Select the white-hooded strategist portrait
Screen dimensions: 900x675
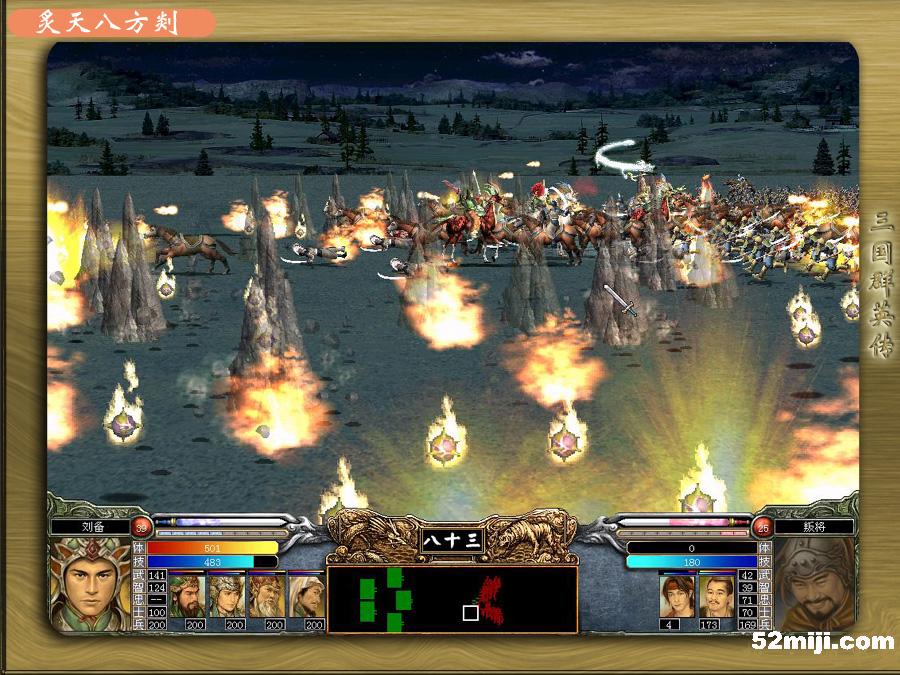tap(307, 596)
